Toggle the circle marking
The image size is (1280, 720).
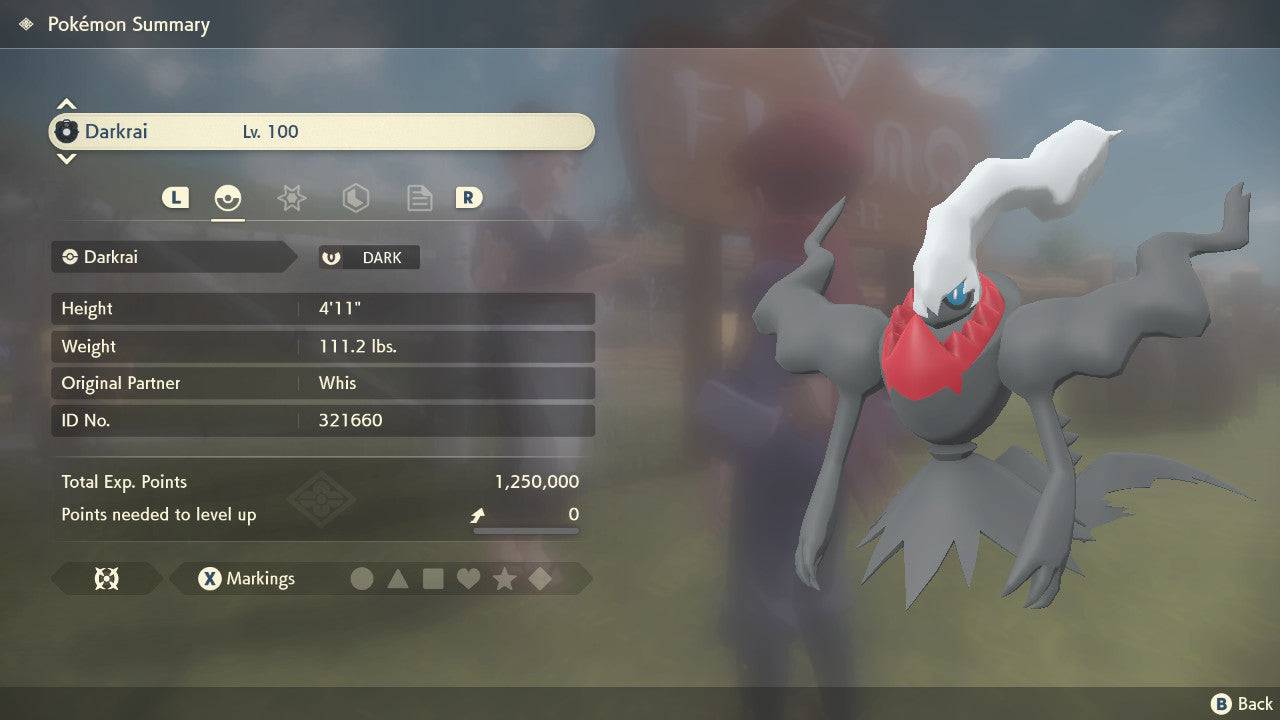(362, 578)
